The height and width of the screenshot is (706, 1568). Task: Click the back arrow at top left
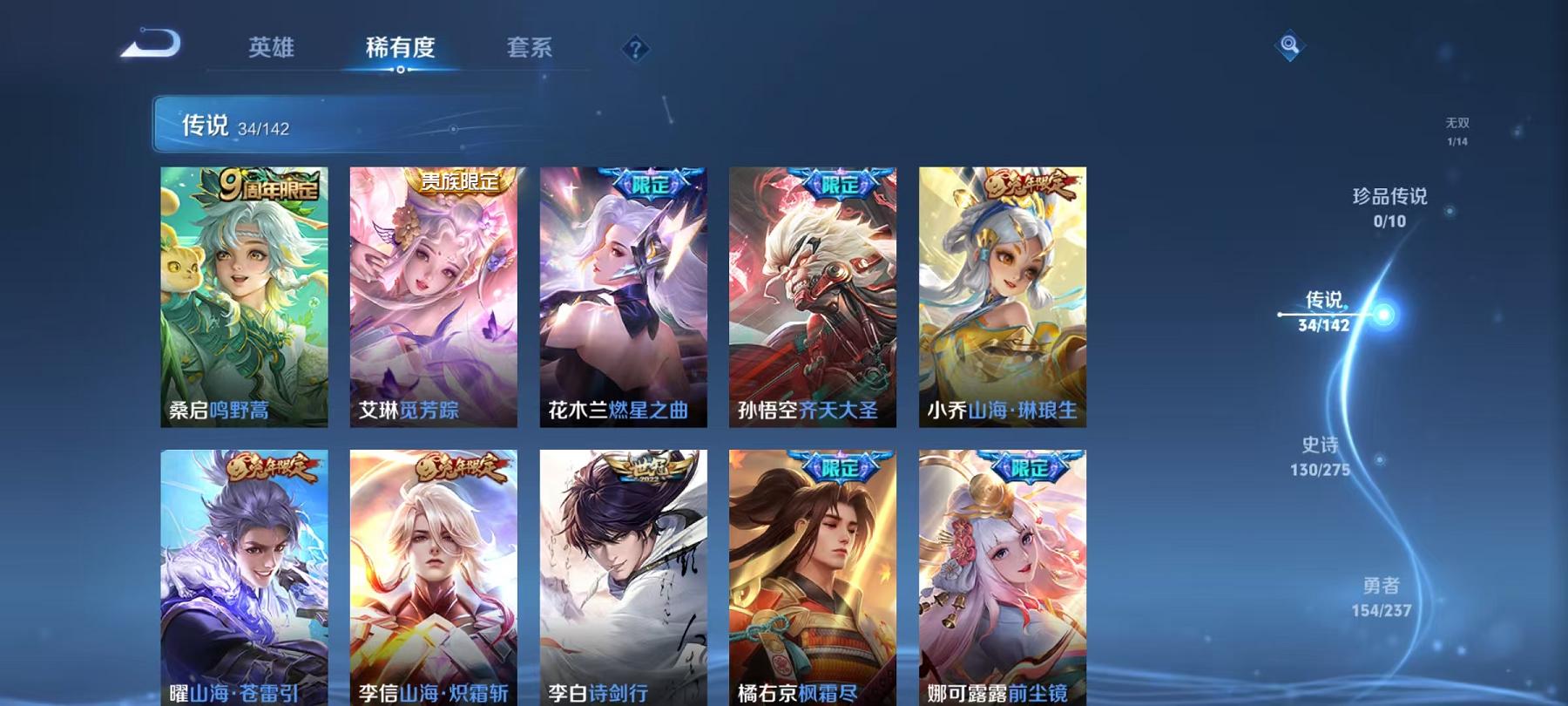pos(153,42)
